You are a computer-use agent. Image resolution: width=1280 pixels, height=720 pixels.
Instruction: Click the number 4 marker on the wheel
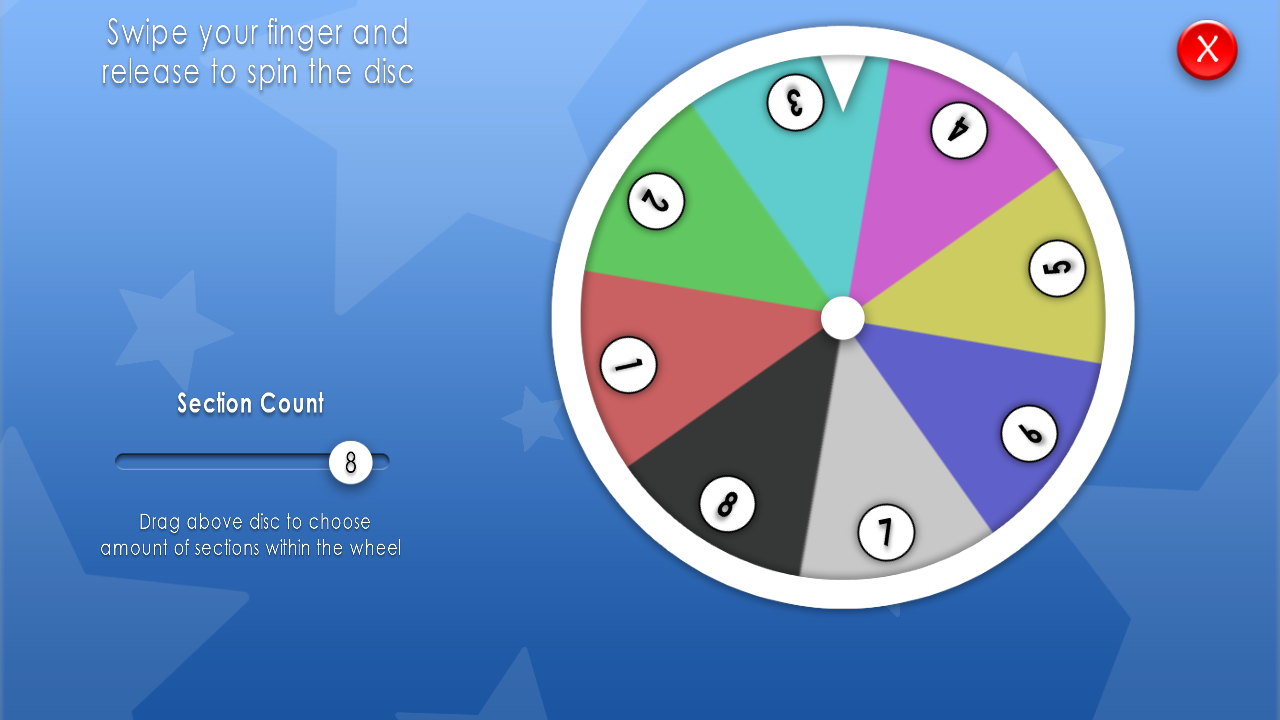959,132
